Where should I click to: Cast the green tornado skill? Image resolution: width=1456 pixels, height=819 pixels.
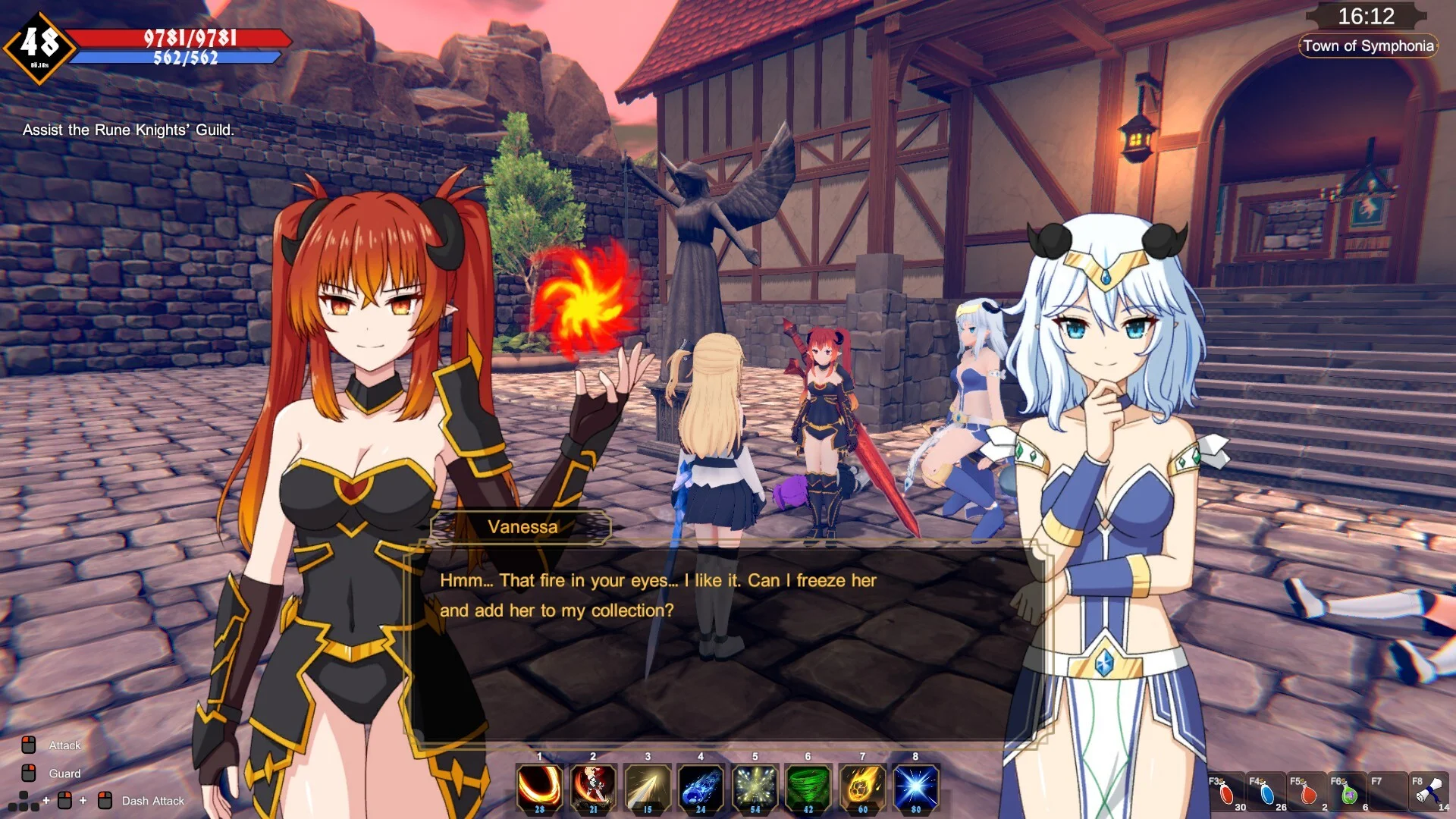tap(808, 787)
